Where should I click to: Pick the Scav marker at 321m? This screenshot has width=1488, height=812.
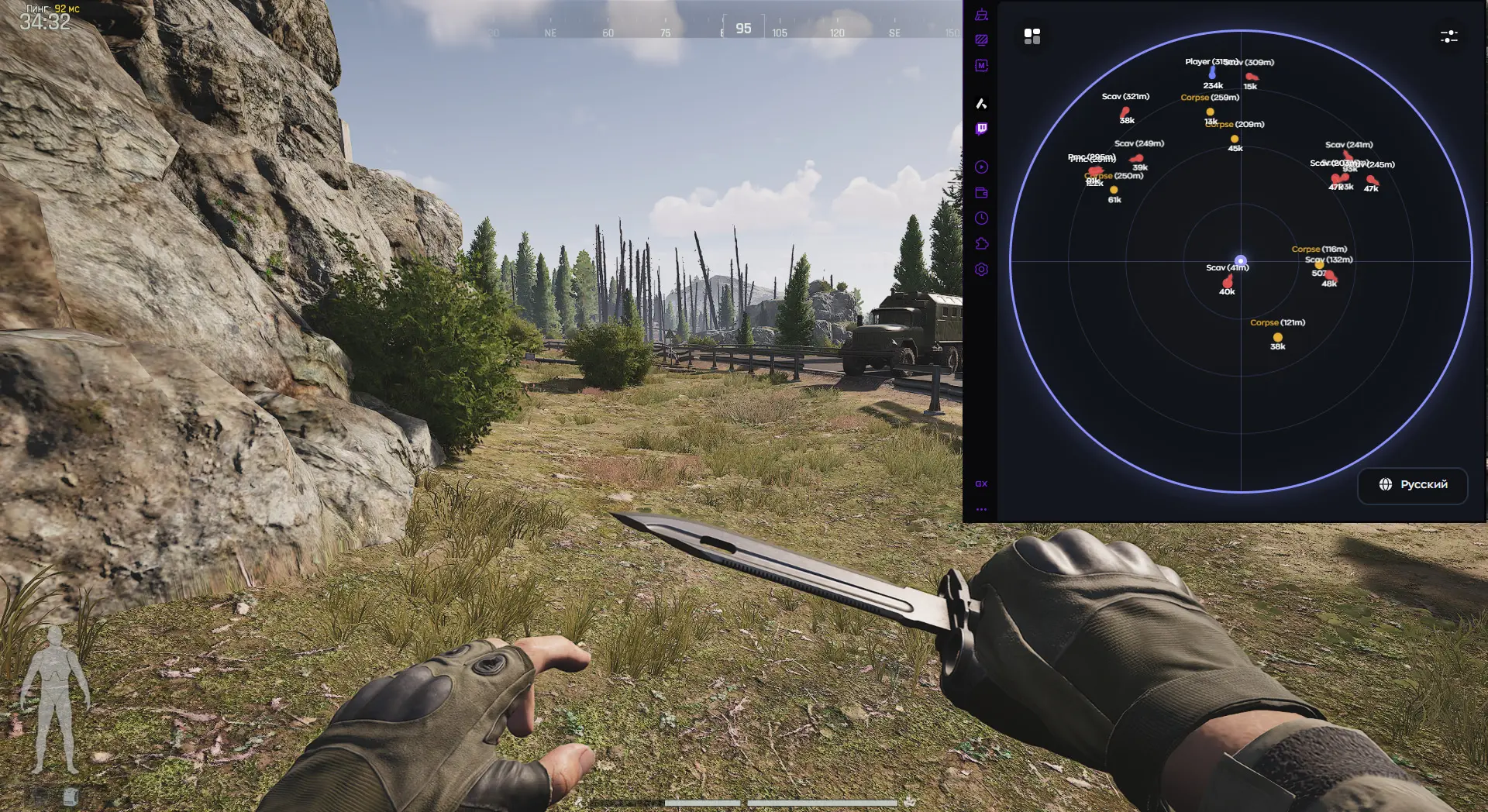1125,112
